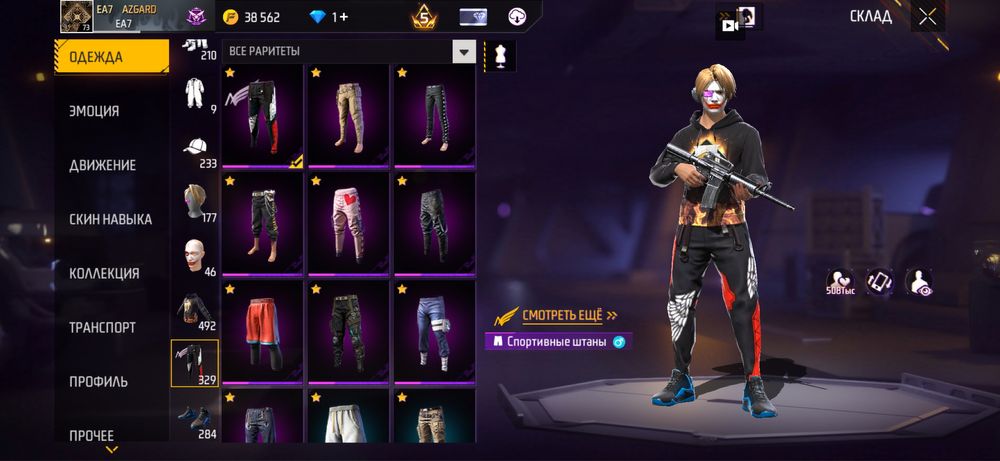Image resolution: width=1000 pixels, height=461 pixels.
Task: Go to the Коллекция section
Action: (104, 273)
